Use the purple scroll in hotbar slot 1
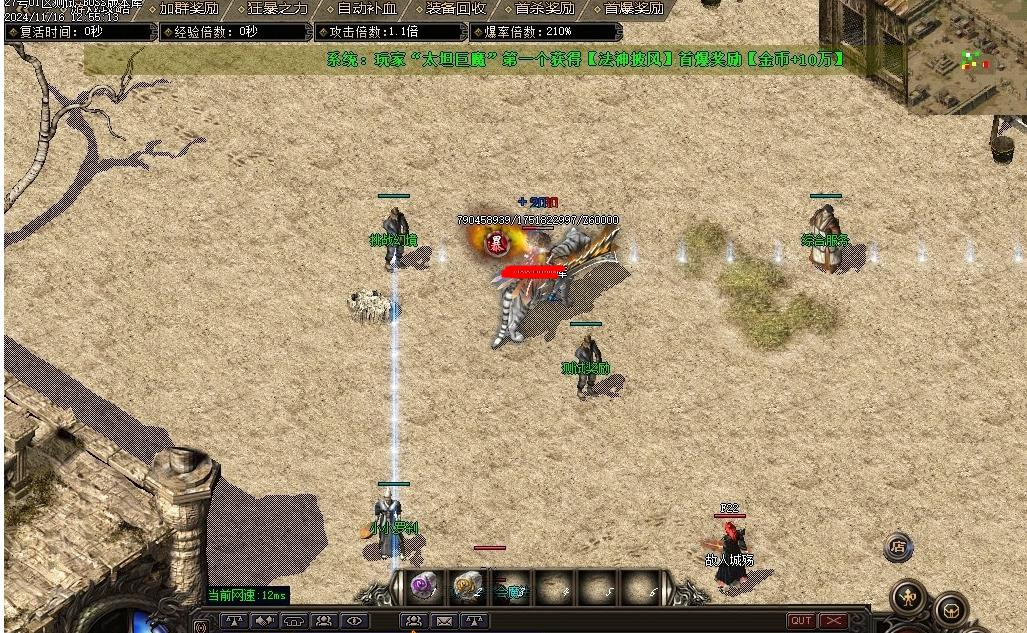 pyautogui.click(x=425, y=586)
